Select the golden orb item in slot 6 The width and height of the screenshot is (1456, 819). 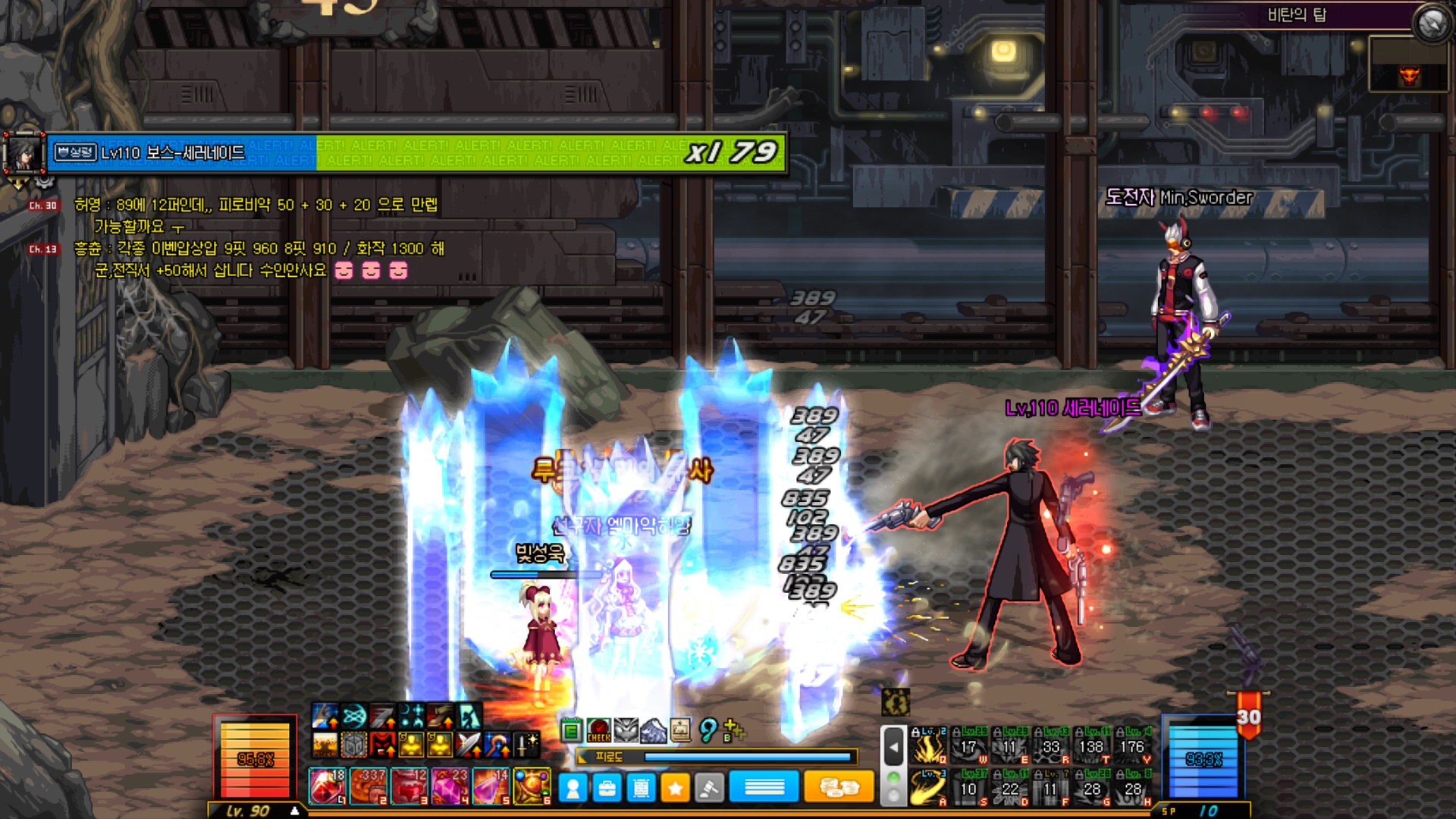532,786
